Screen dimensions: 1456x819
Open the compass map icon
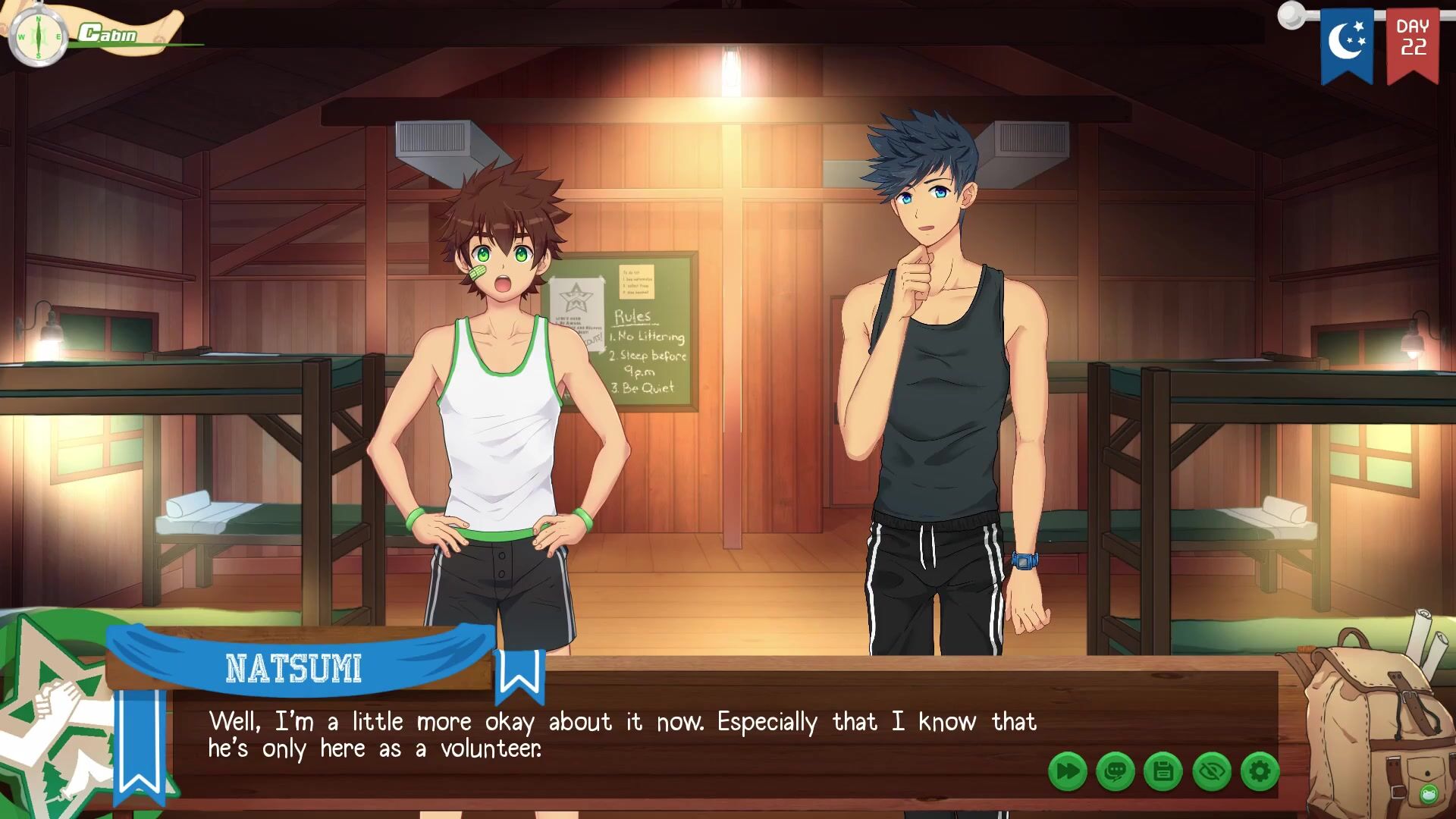pos(38,36)
